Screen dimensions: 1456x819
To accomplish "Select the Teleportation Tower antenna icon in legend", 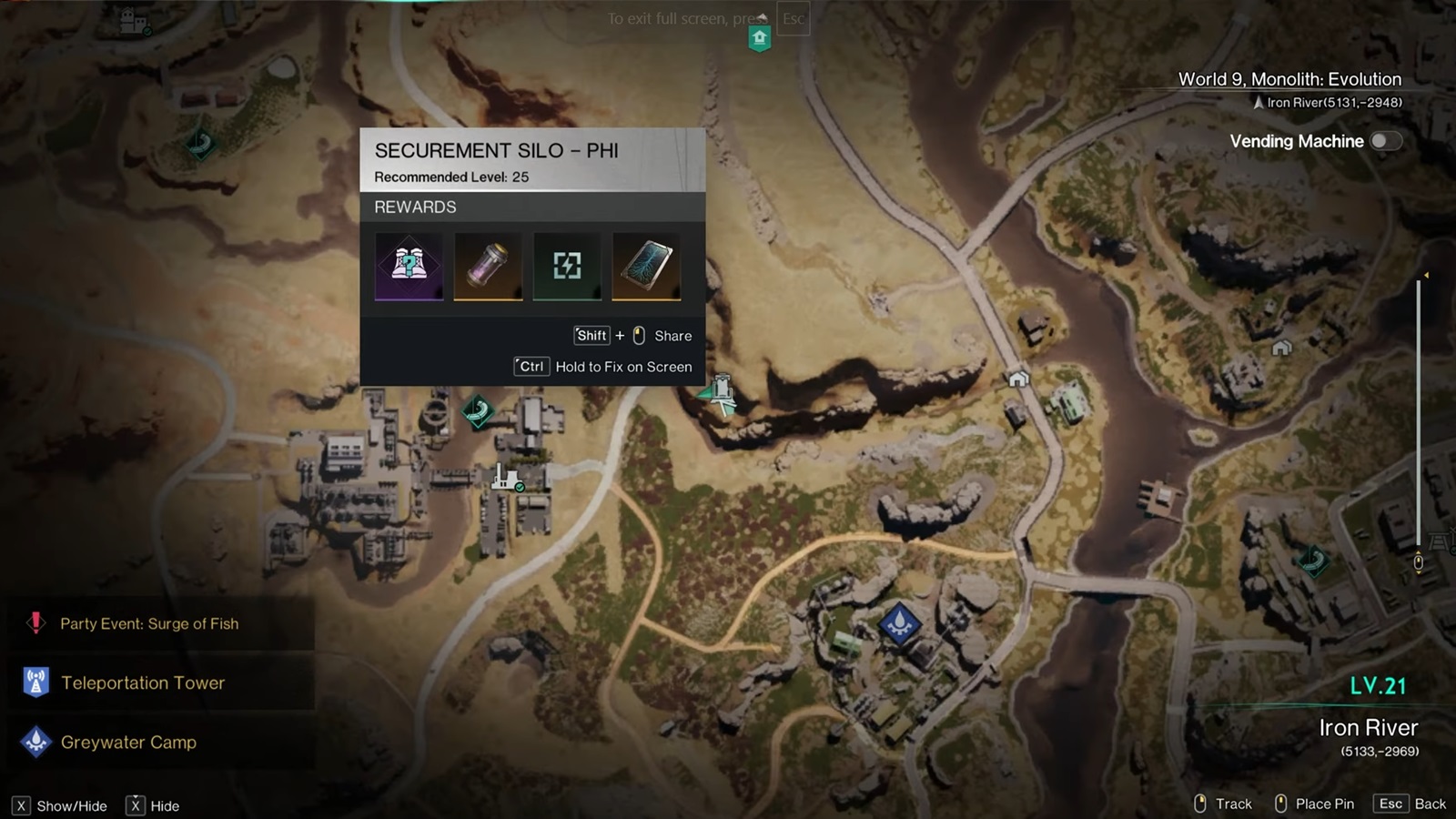I will click(x=35, y=682).
